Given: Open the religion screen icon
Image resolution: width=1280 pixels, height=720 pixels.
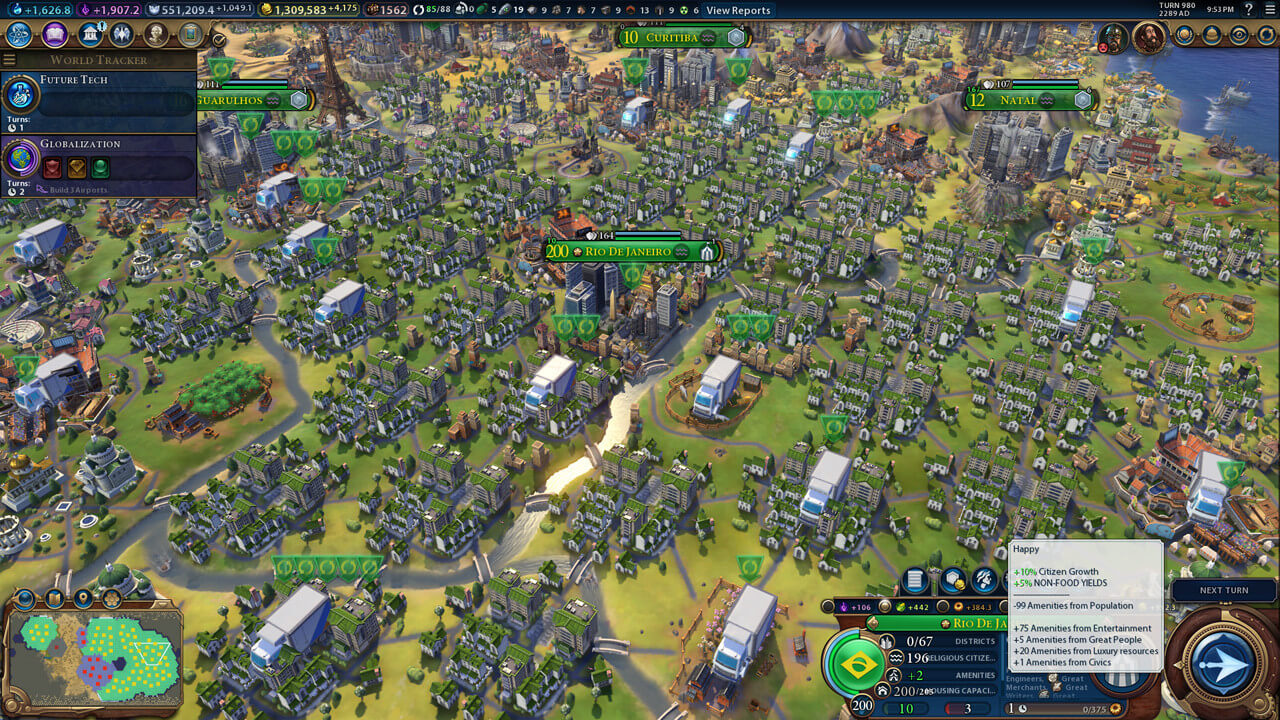Looking at the screenshot, I should click(x=122, y=35).
